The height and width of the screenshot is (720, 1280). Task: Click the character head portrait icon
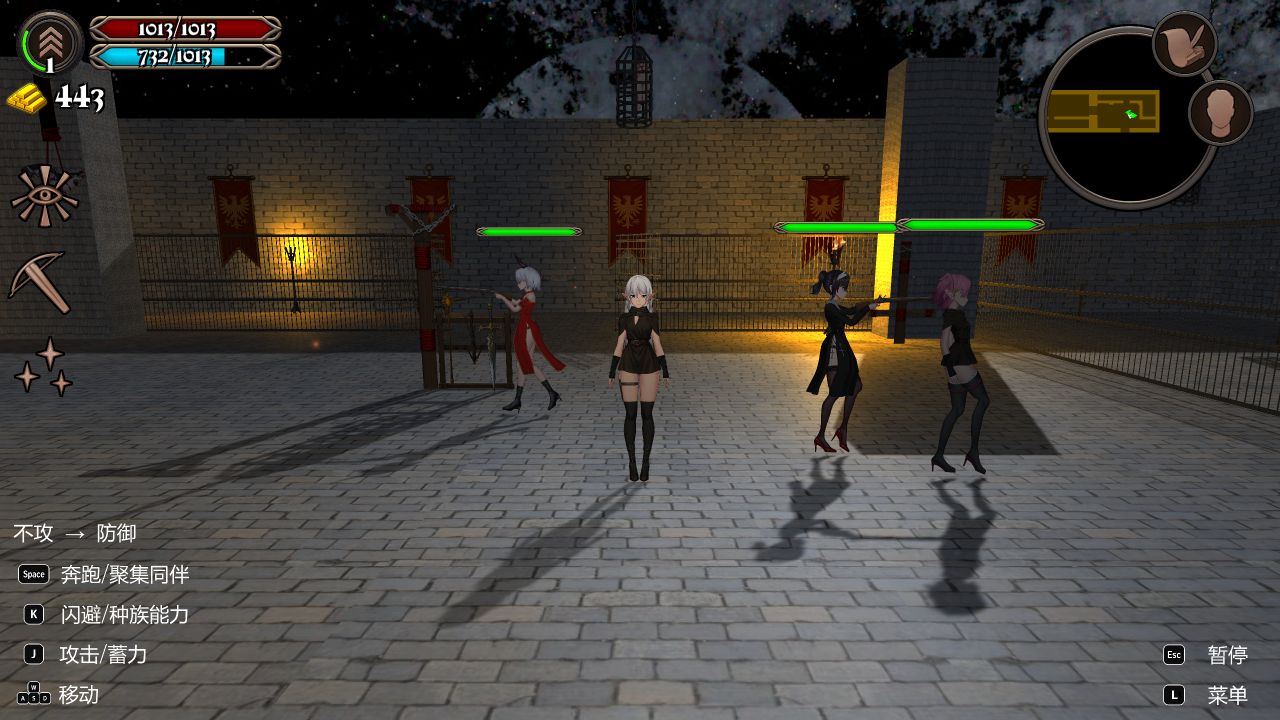click(x=1222, y=113)
